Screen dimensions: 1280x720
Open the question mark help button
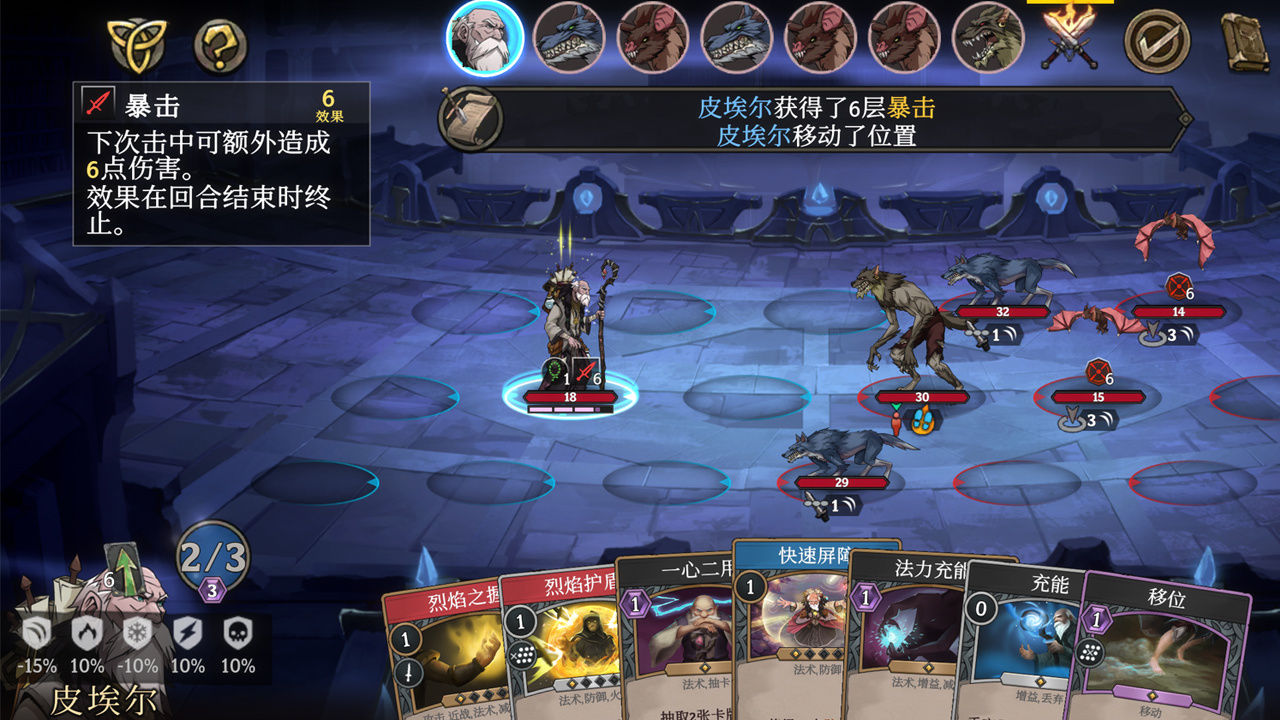click(x=220, y=45)
